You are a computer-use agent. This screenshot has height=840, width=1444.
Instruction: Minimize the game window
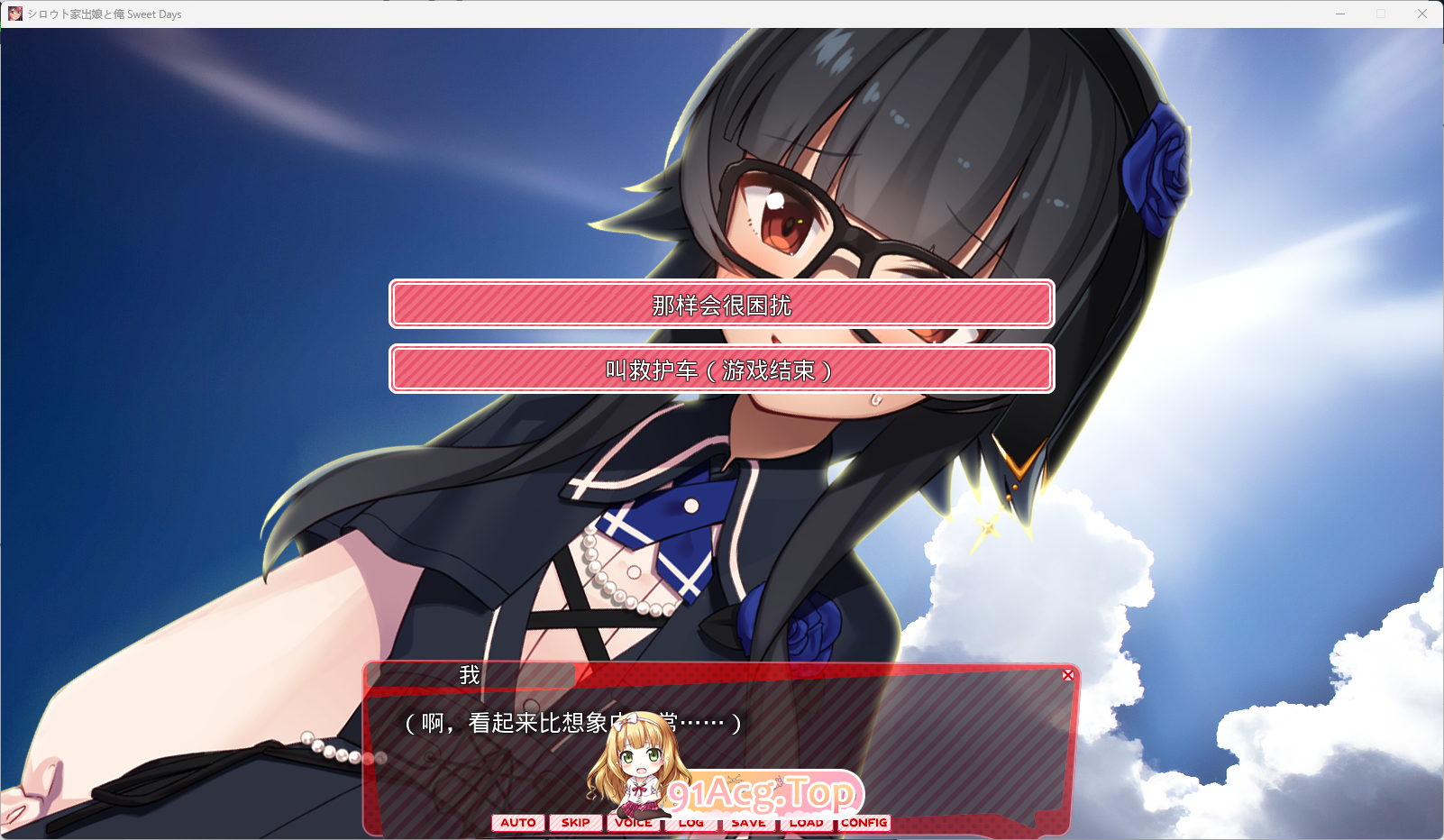coord(1339,14)
